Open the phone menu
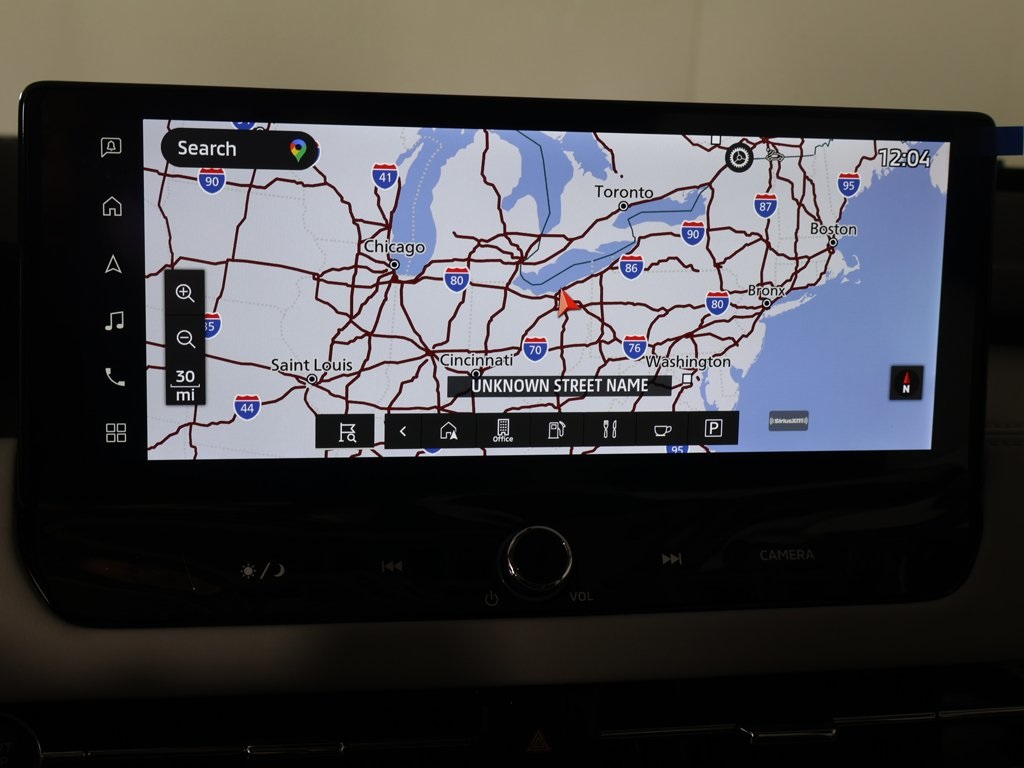 (x=115, y=377)
